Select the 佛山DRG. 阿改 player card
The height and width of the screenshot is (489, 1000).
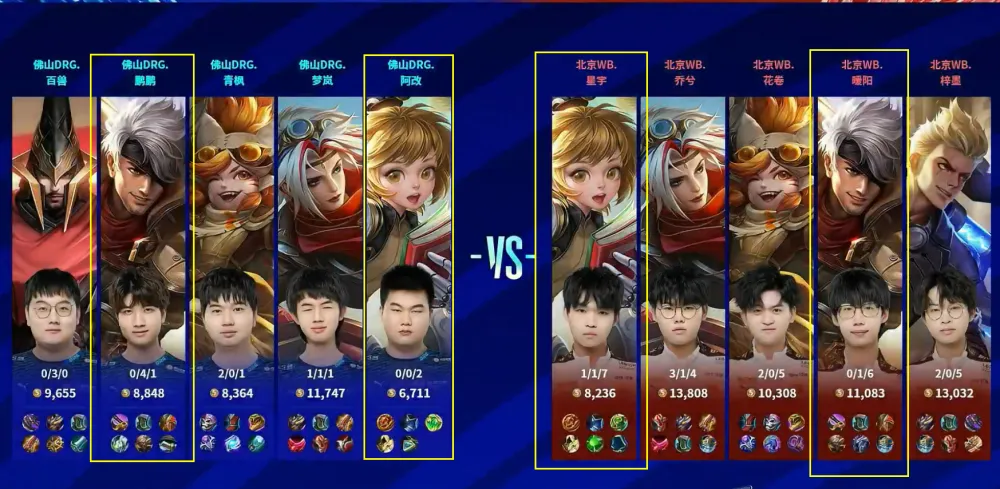[409, 260]
